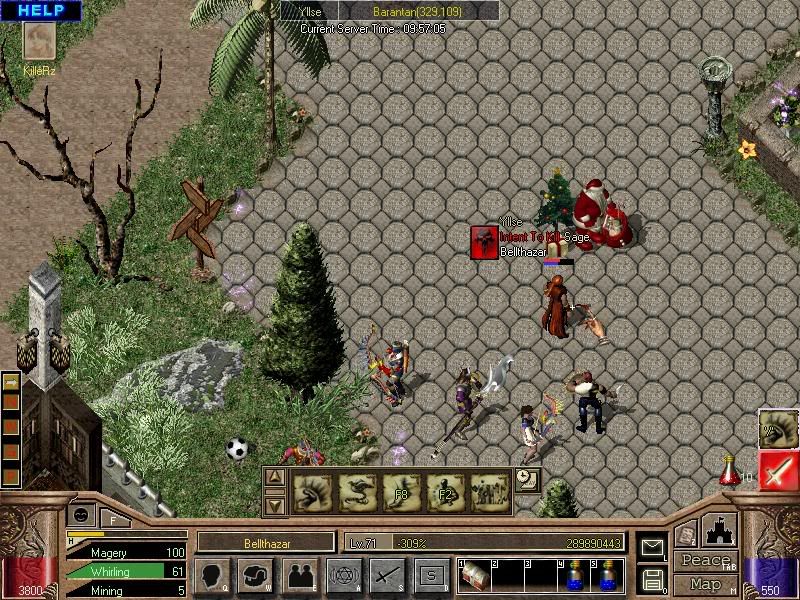
Task: Open the Map button
Action: point(705,584)
